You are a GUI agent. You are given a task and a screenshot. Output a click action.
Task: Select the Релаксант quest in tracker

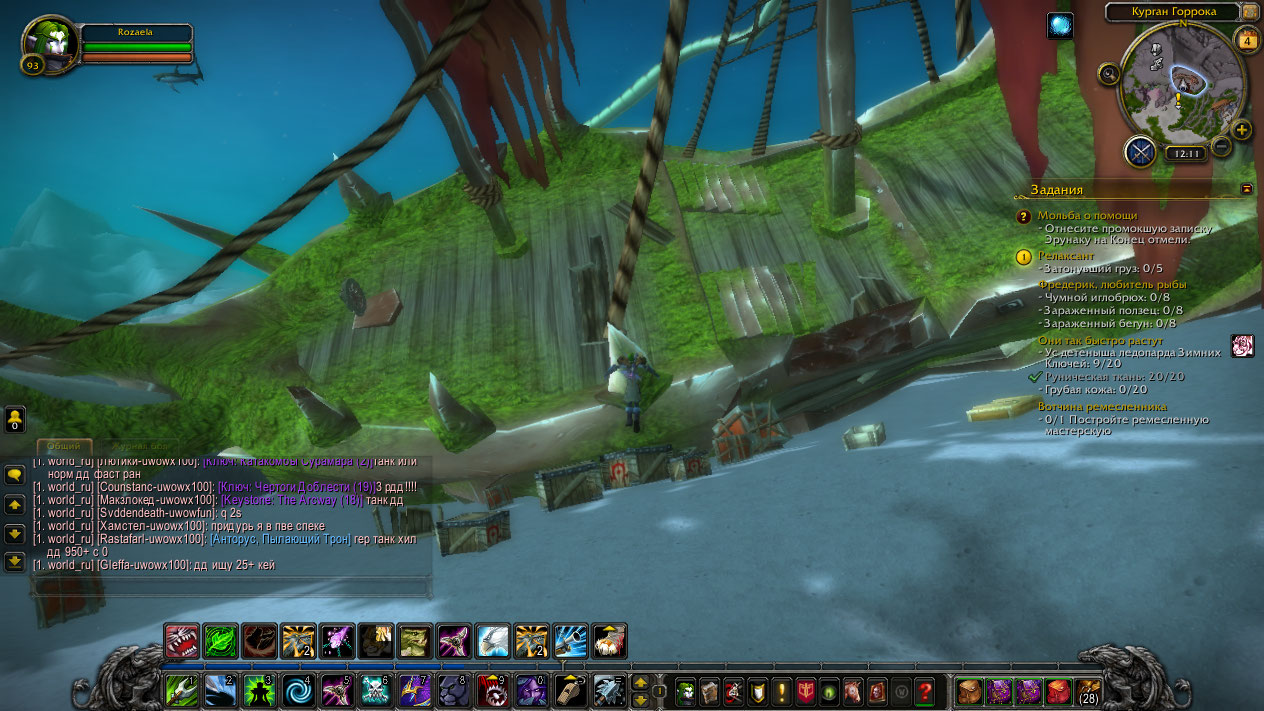pos(1066,256)
